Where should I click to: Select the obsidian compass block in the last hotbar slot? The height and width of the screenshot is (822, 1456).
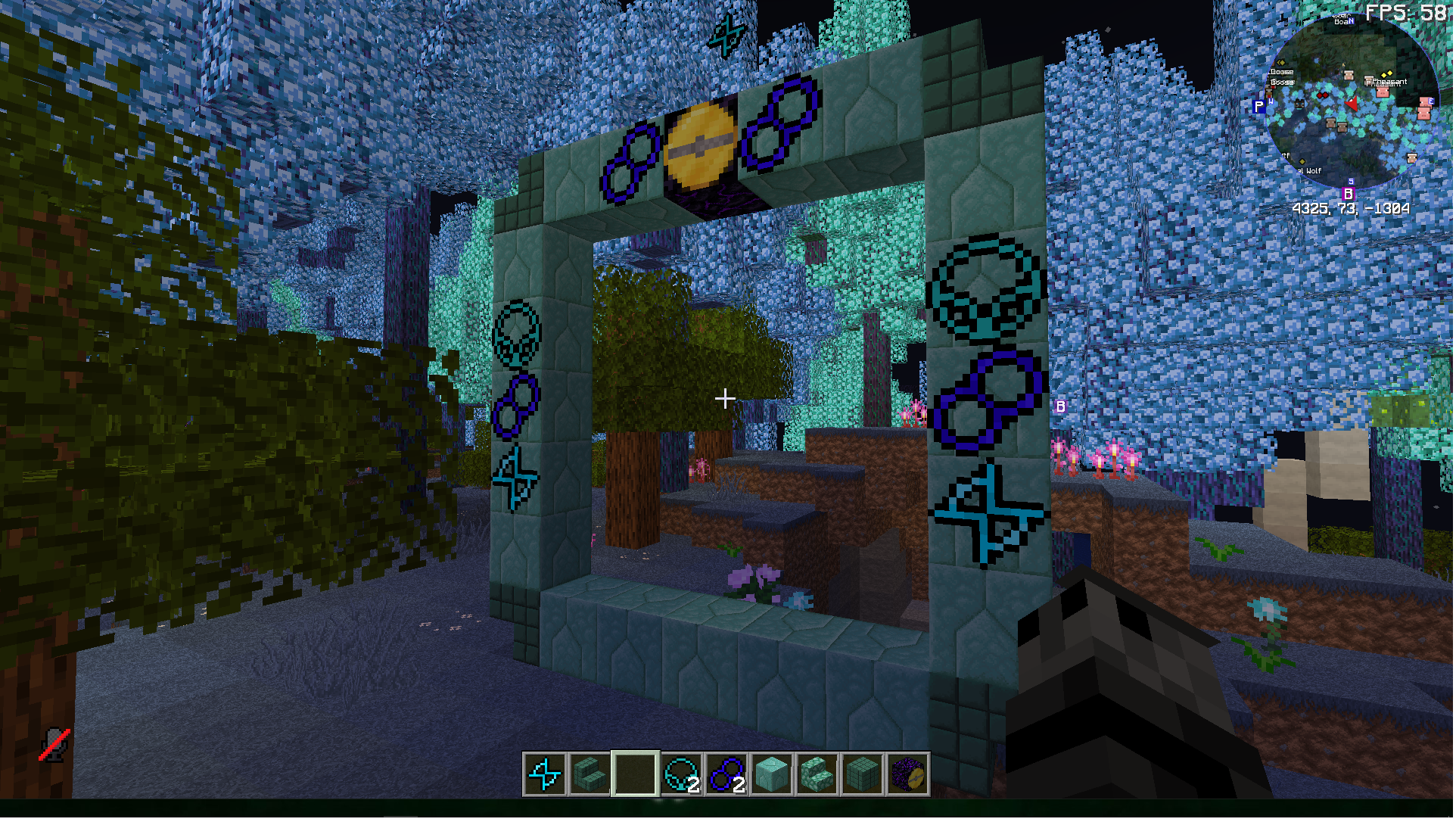[909, 776]
